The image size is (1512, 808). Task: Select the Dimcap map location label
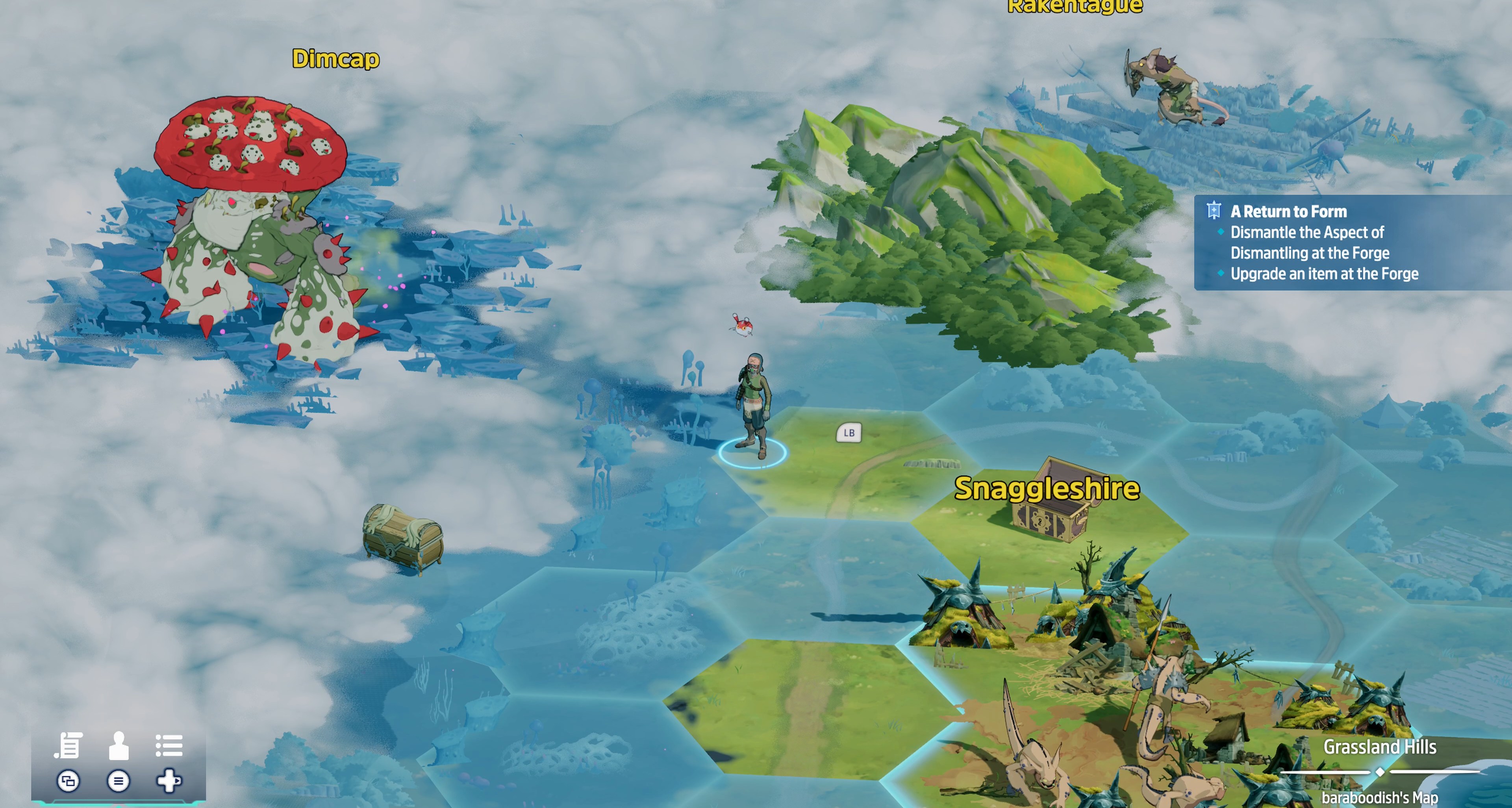pos(336,59)
